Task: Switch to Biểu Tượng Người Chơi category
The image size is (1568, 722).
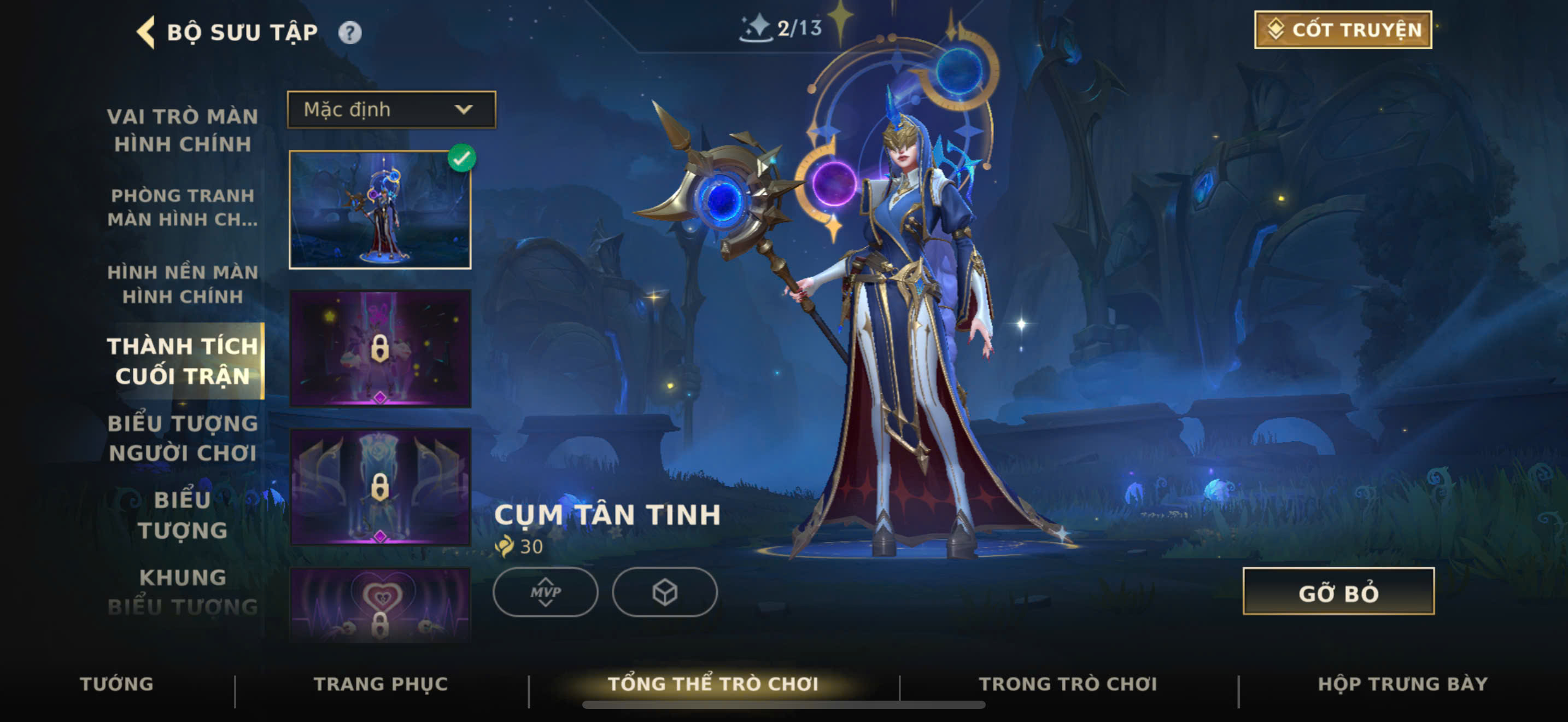Action: point(183,438)
